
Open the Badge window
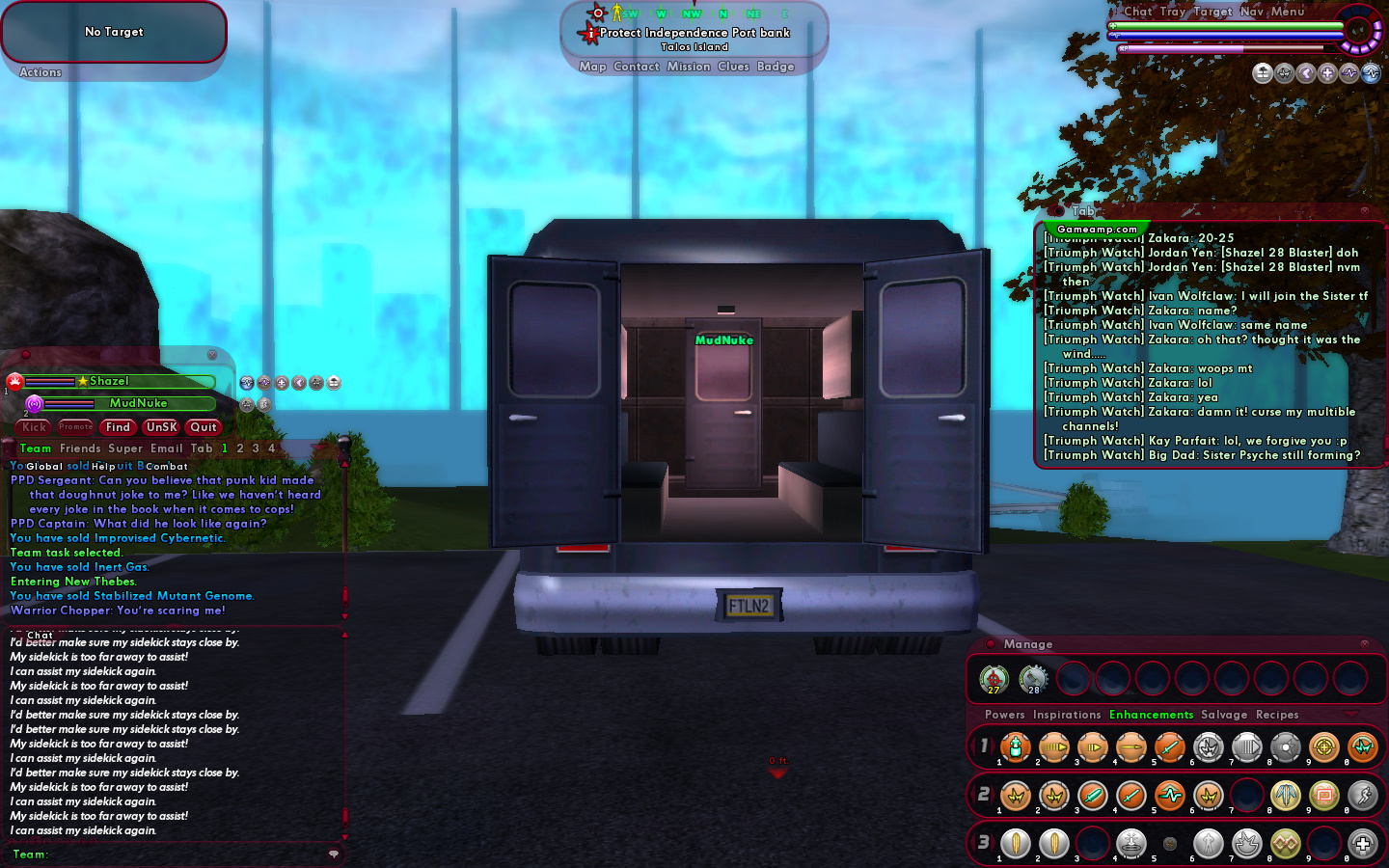tap(776, 67)
